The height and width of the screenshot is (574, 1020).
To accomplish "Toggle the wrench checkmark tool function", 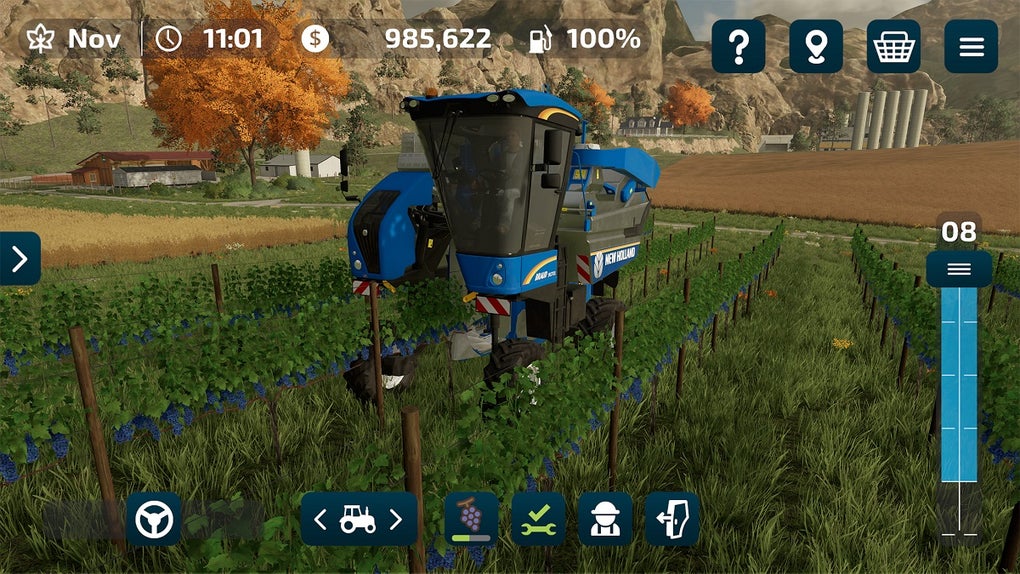I will [x=538, y=519].
